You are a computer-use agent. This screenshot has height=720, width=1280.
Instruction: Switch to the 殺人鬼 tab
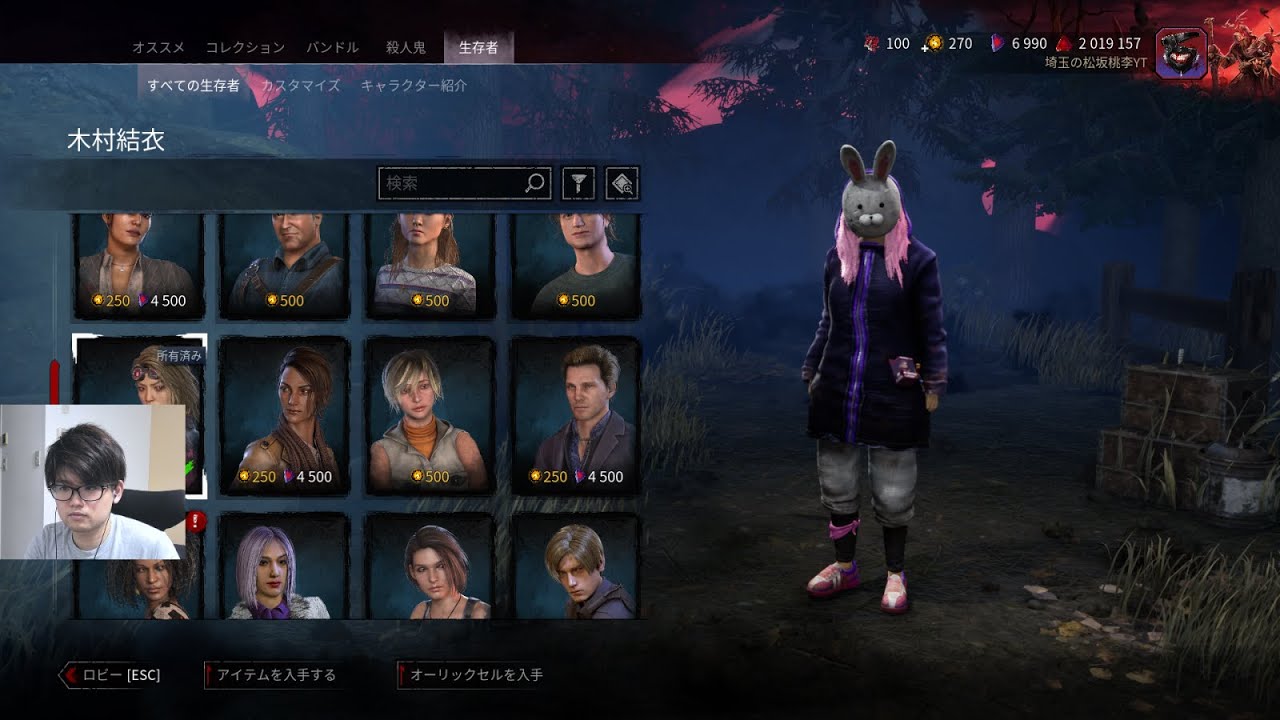(406, 47)
